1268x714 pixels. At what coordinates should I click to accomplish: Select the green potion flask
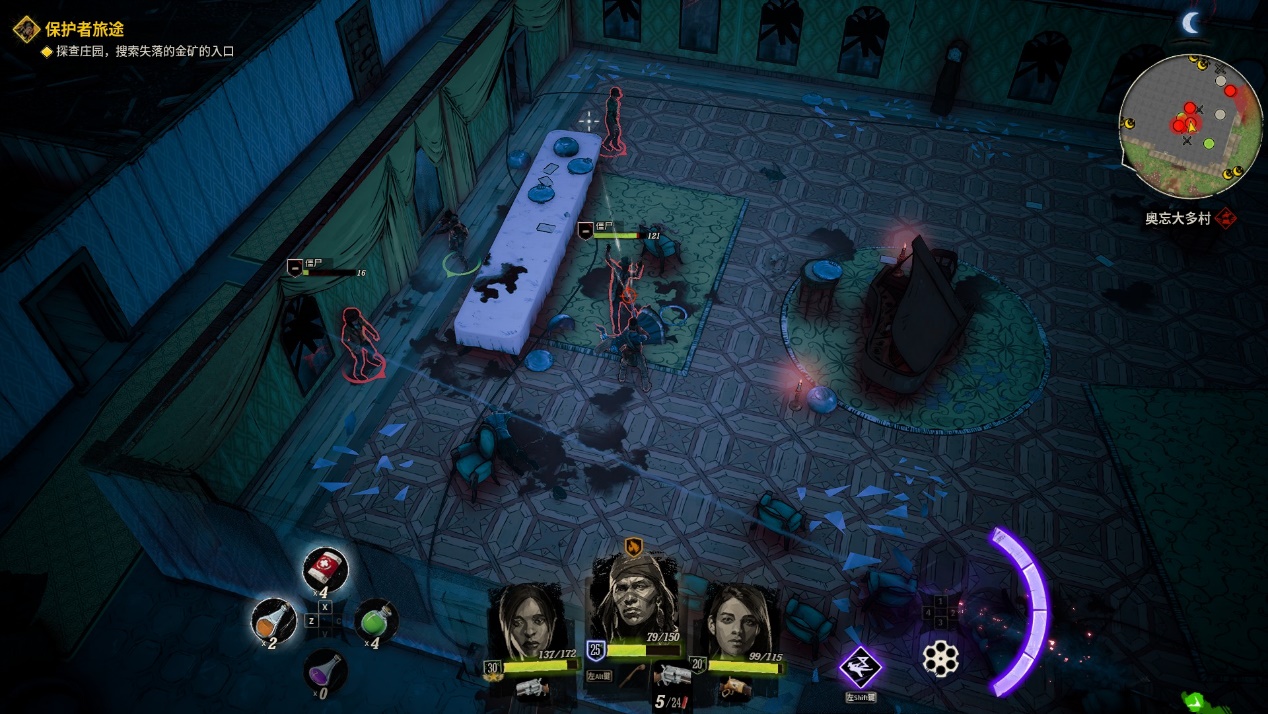tap(376, 621)
